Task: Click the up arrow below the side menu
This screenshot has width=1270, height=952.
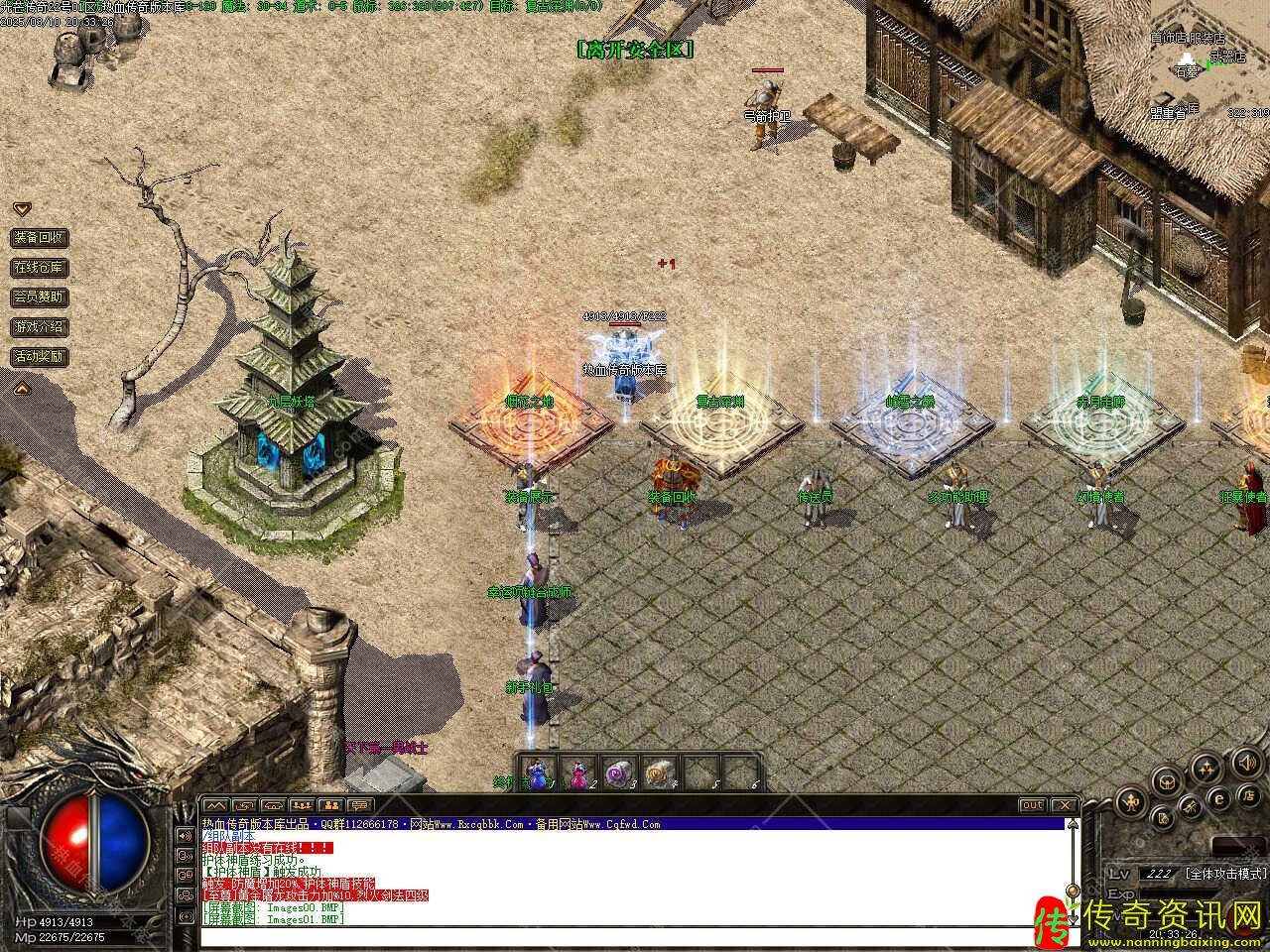Action: [21, 388]
